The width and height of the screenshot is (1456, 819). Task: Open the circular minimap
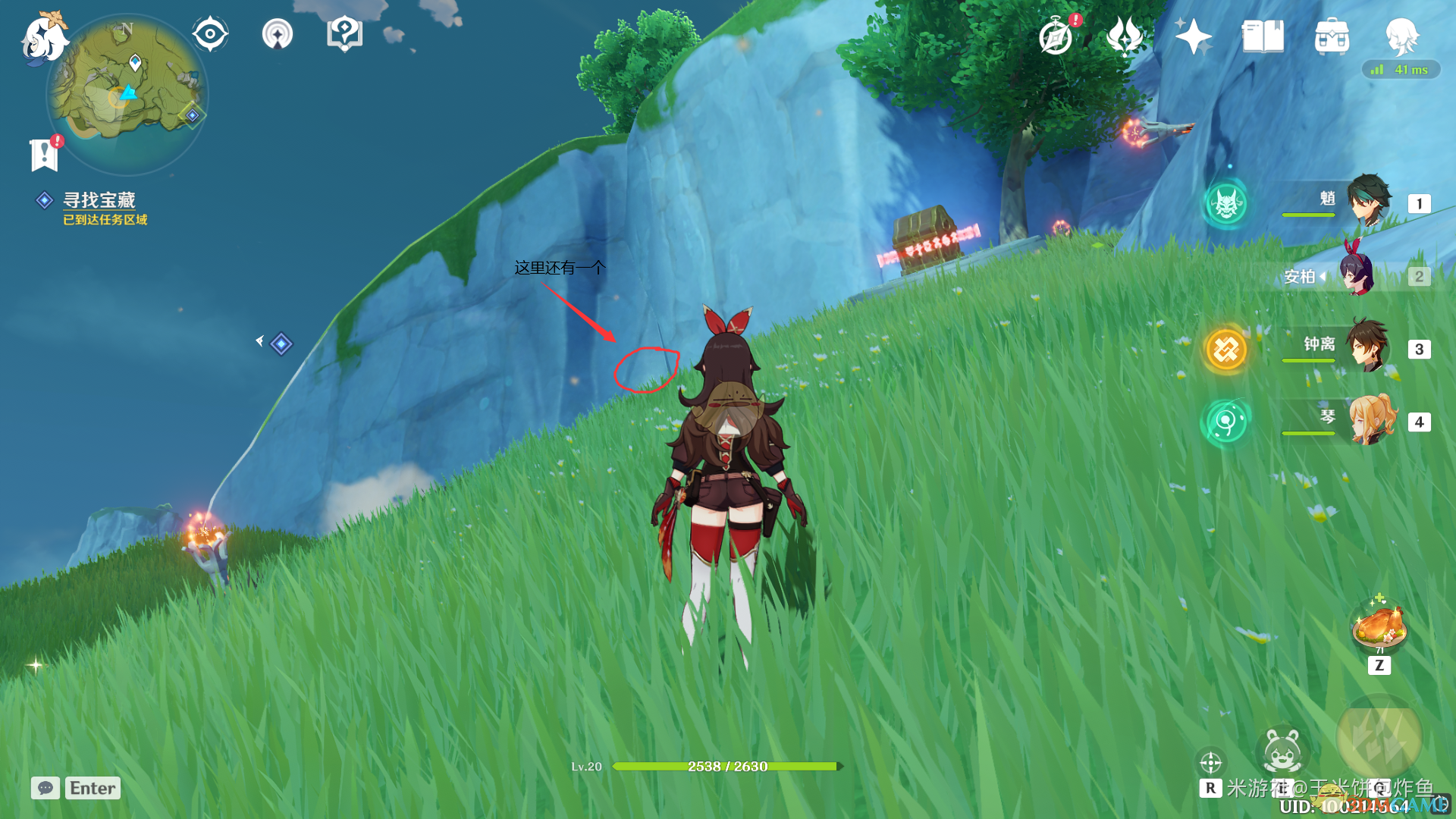click(127, 95)
